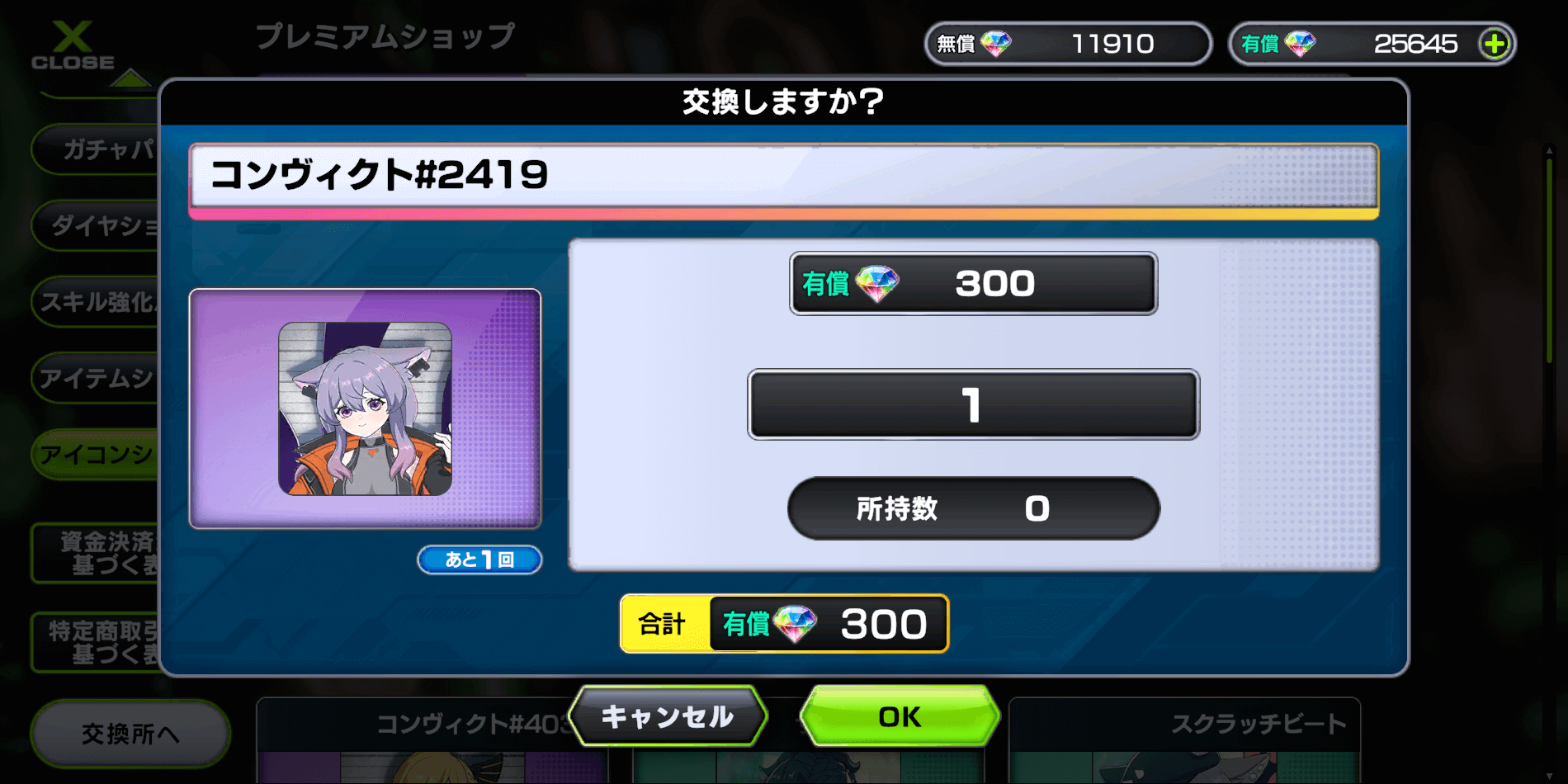Click the あと1回 remaining-count badge
Viewport: 1568px width, 784px height.
(479, 560)
